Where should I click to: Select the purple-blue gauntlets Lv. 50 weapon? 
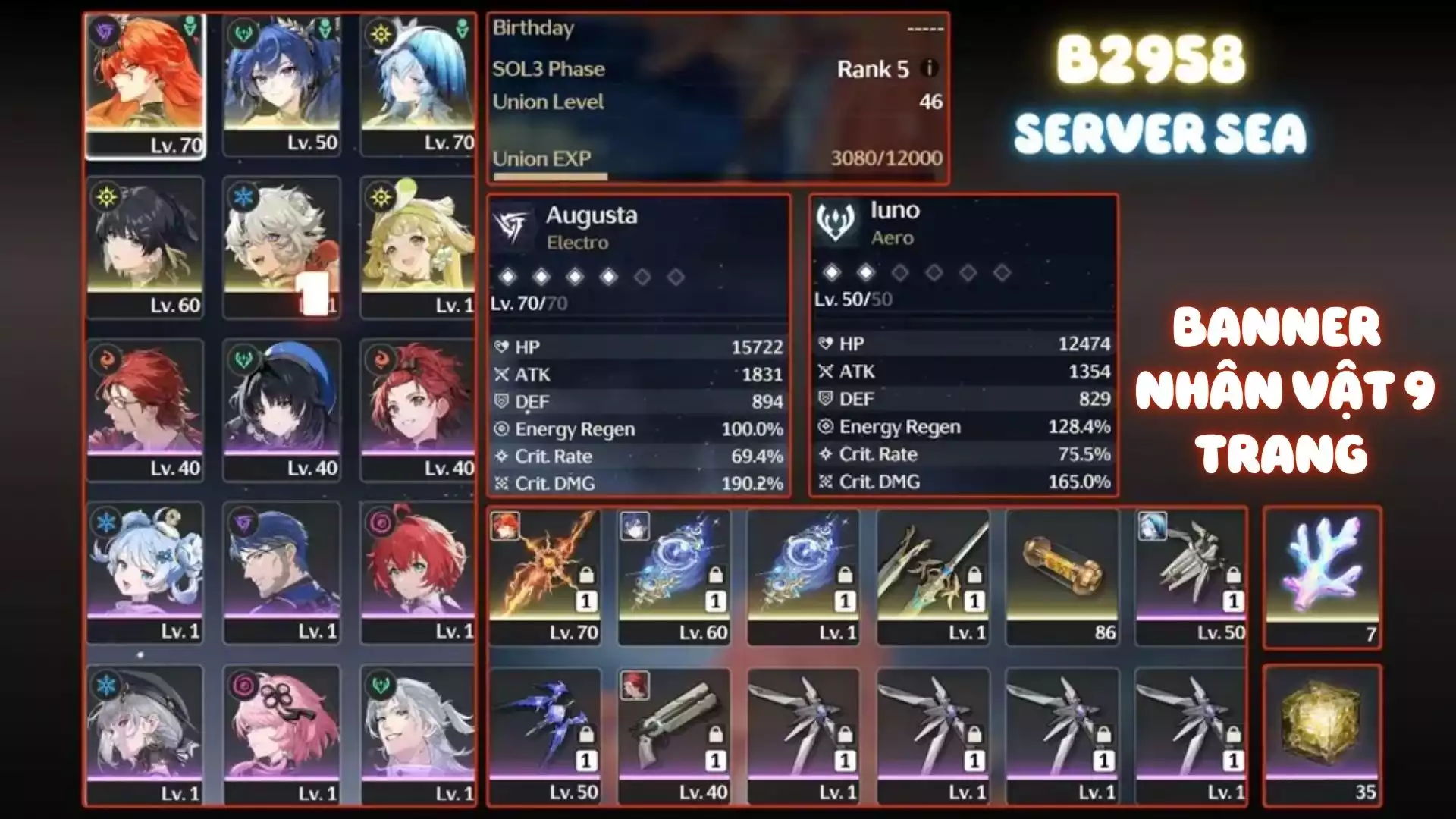(x=544, y=736)
